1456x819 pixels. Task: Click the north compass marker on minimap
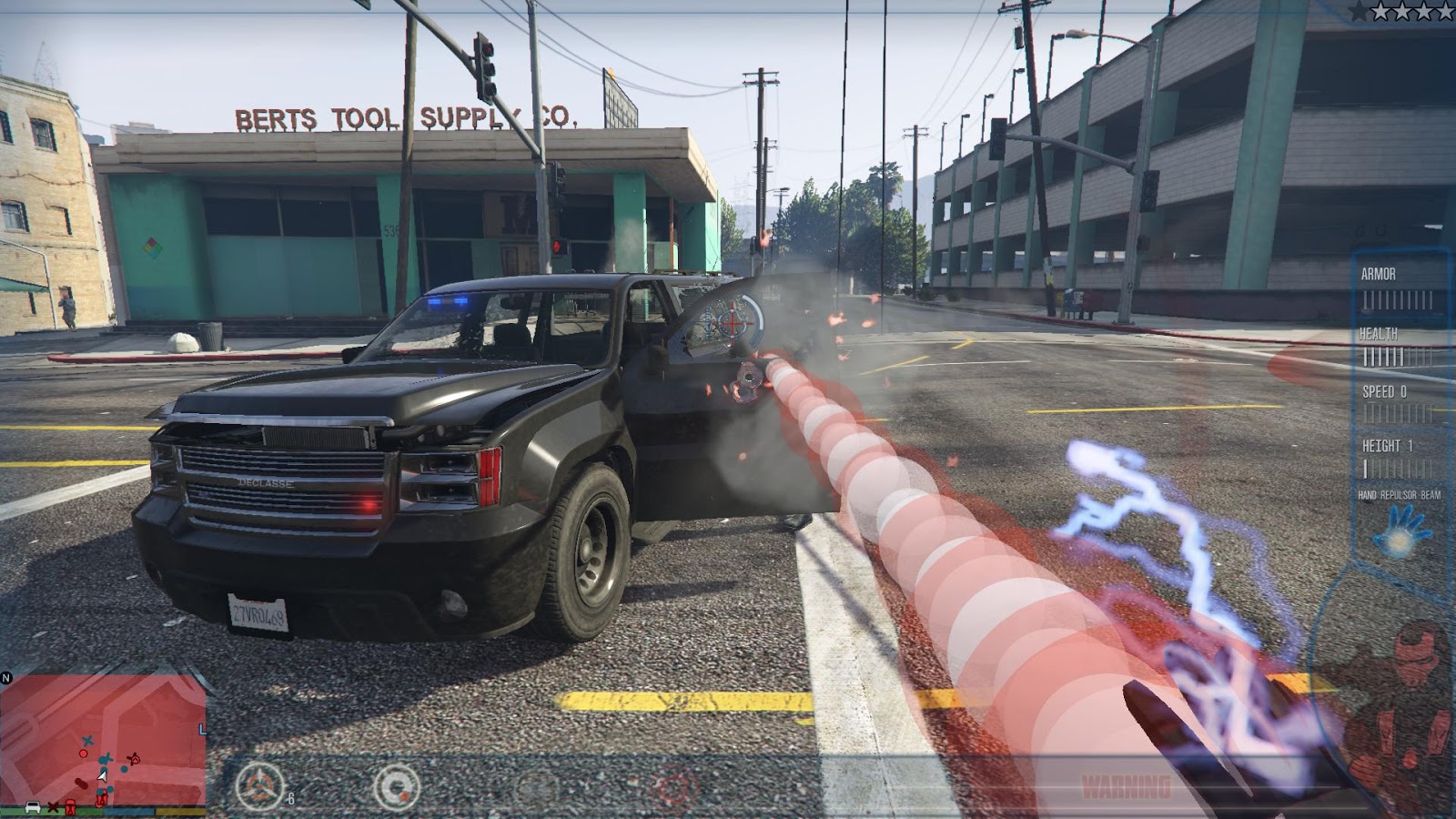pos(6,678)
